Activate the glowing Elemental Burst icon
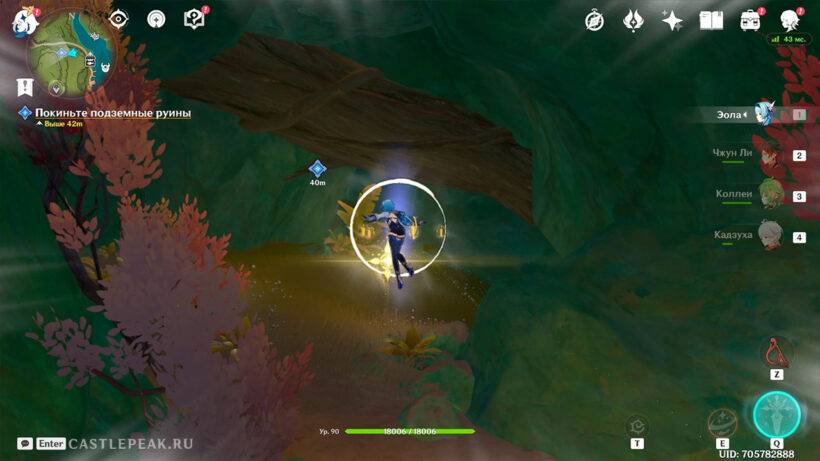This screenshot has height=461, width=820. pos(775,414)
